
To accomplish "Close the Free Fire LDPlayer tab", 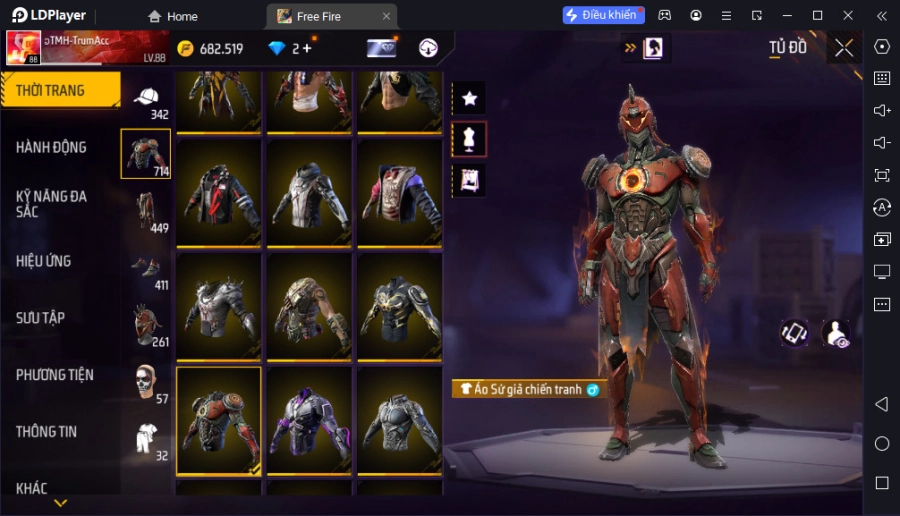I will tap(386, 16).
